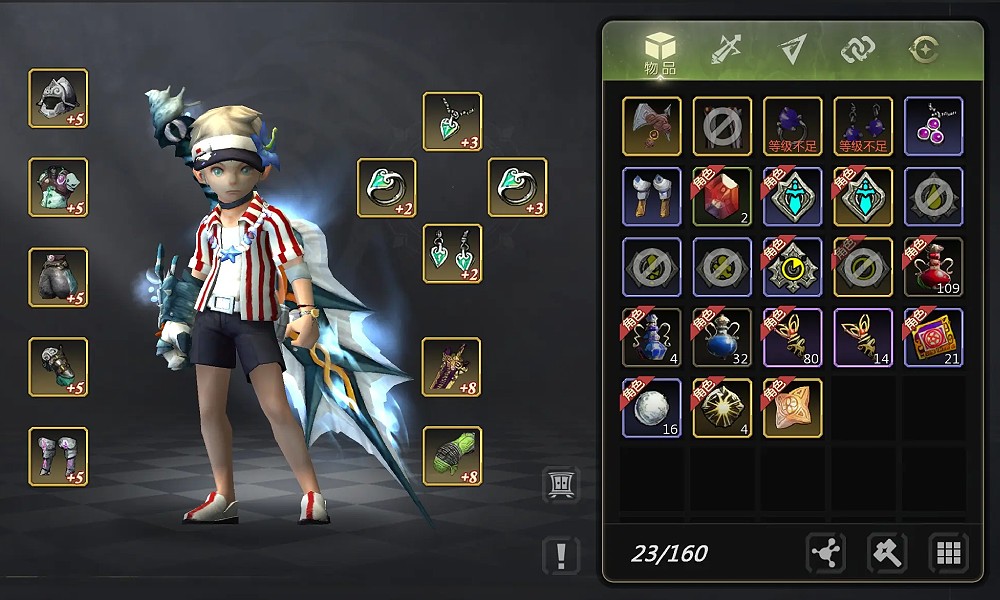Pick the red gem in inventory
The image size is (1000, 600).
tap(722, 196)
